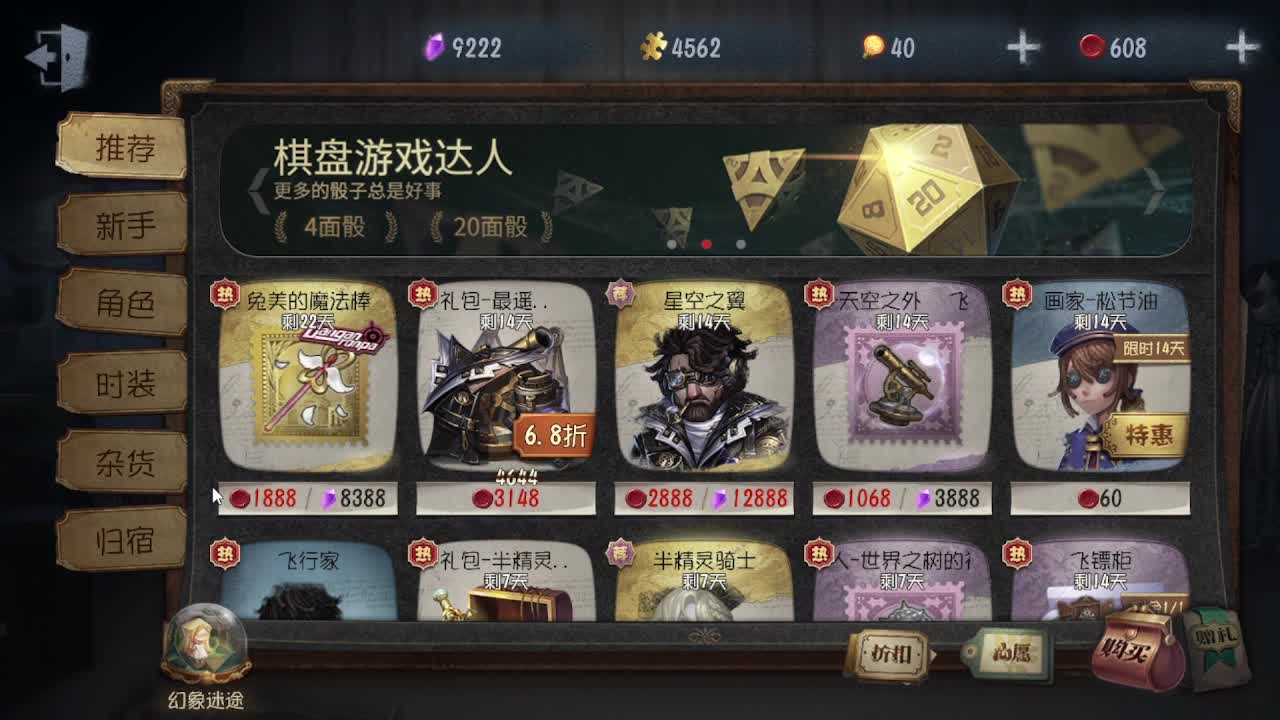Select the second banner carousel dot
Screen dimensions: 1280x720
pos(705,242)
